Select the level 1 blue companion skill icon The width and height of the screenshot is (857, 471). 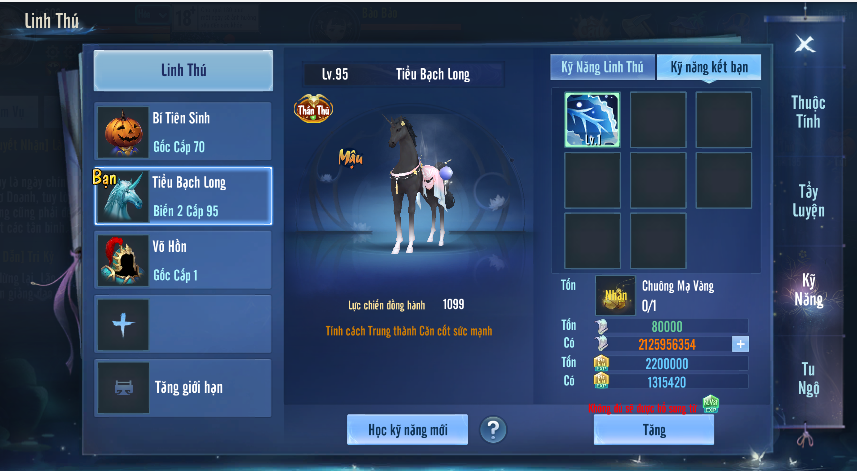[592, 120]
